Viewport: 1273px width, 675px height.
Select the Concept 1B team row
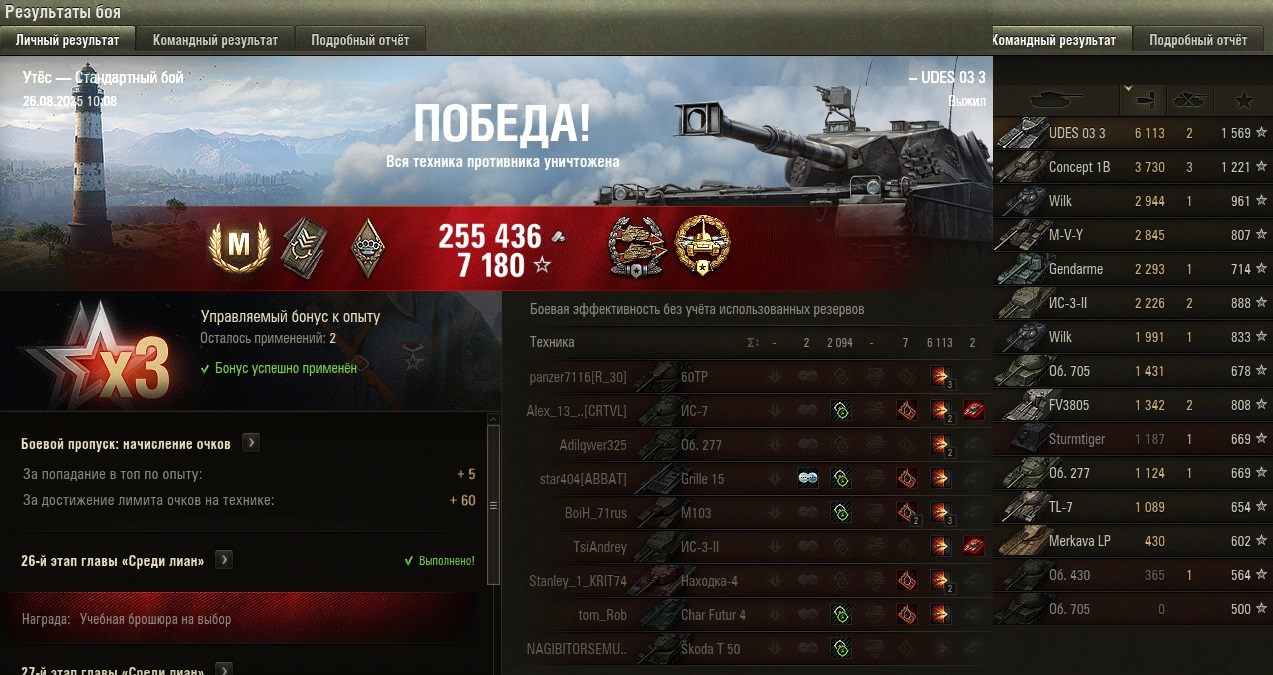[x=1130, y=167]
